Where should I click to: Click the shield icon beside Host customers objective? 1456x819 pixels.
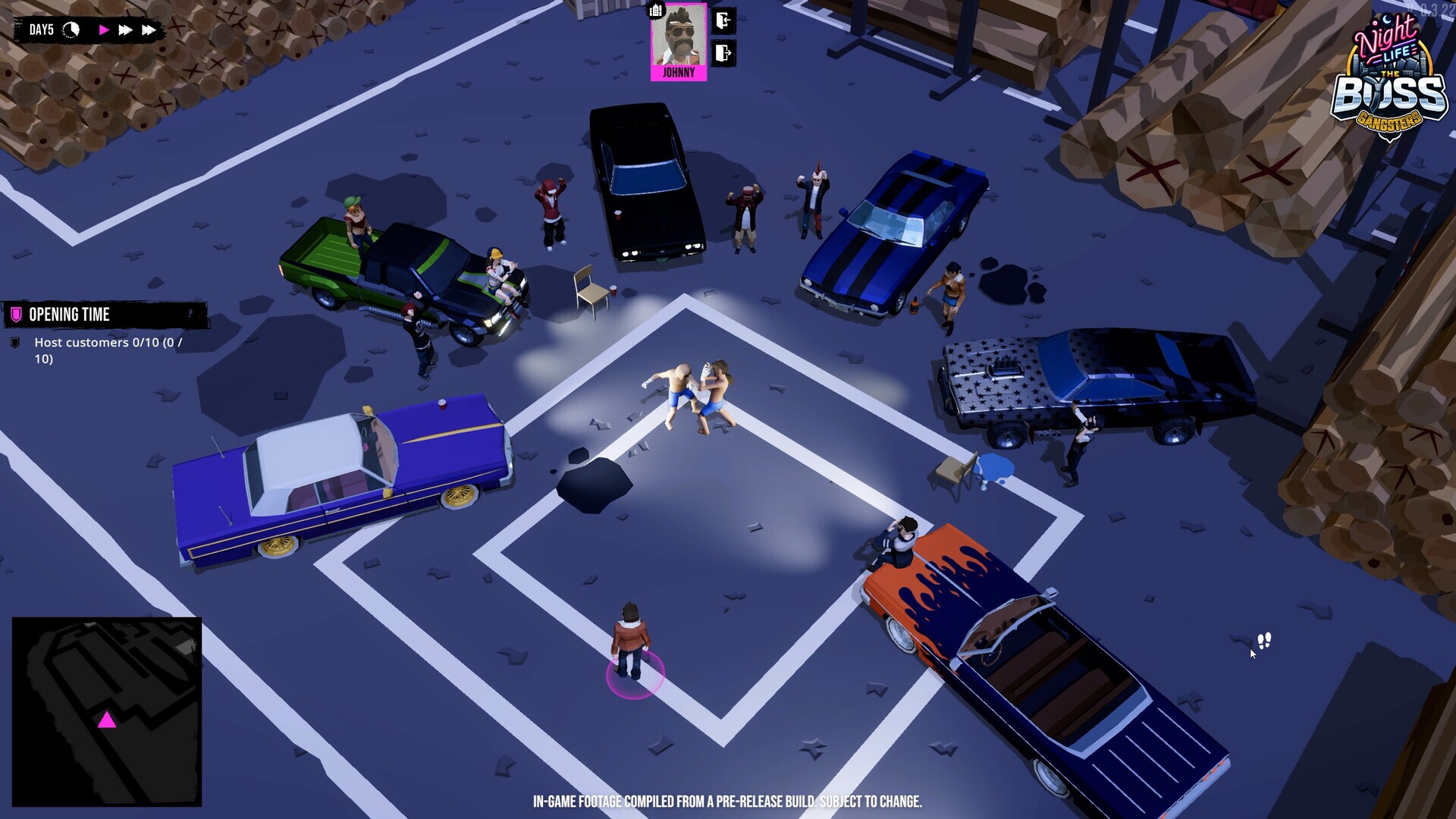(x=14, y=343)
